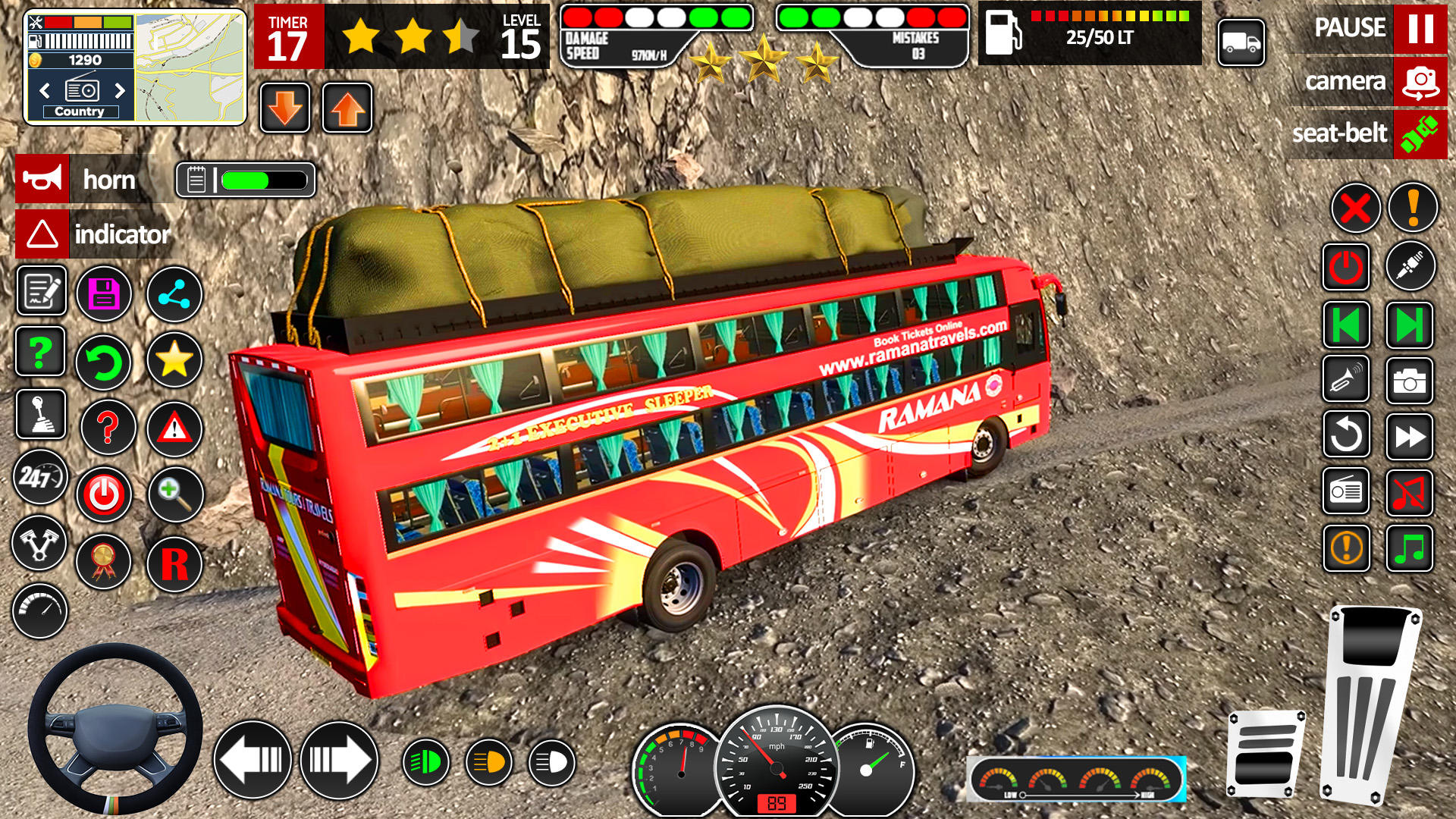This screenshot has width=1456, height=819.
Task: Steer left with the left arrow button
Action: 253,760
